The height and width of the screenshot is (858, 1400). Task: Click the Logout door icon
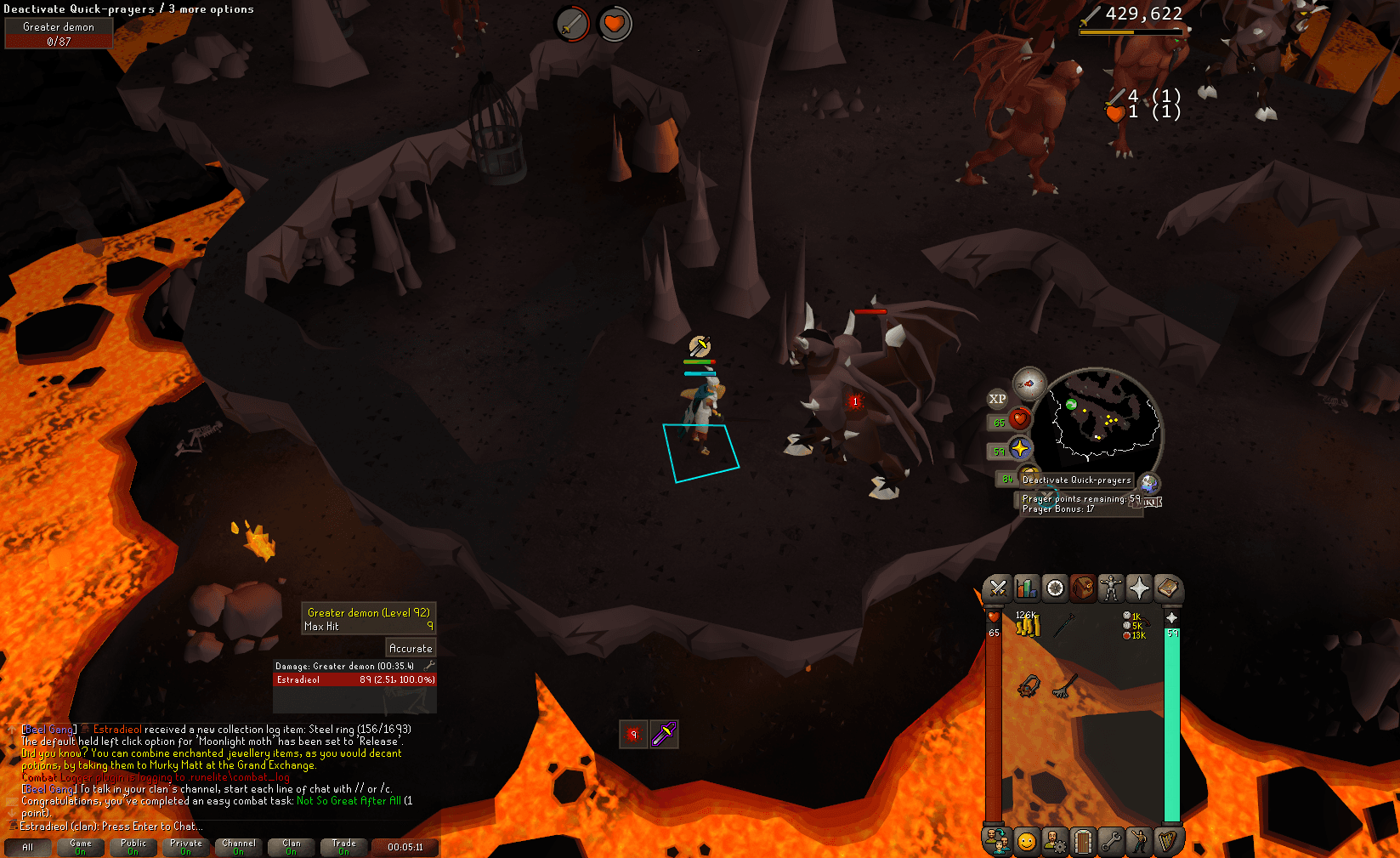1085,842
